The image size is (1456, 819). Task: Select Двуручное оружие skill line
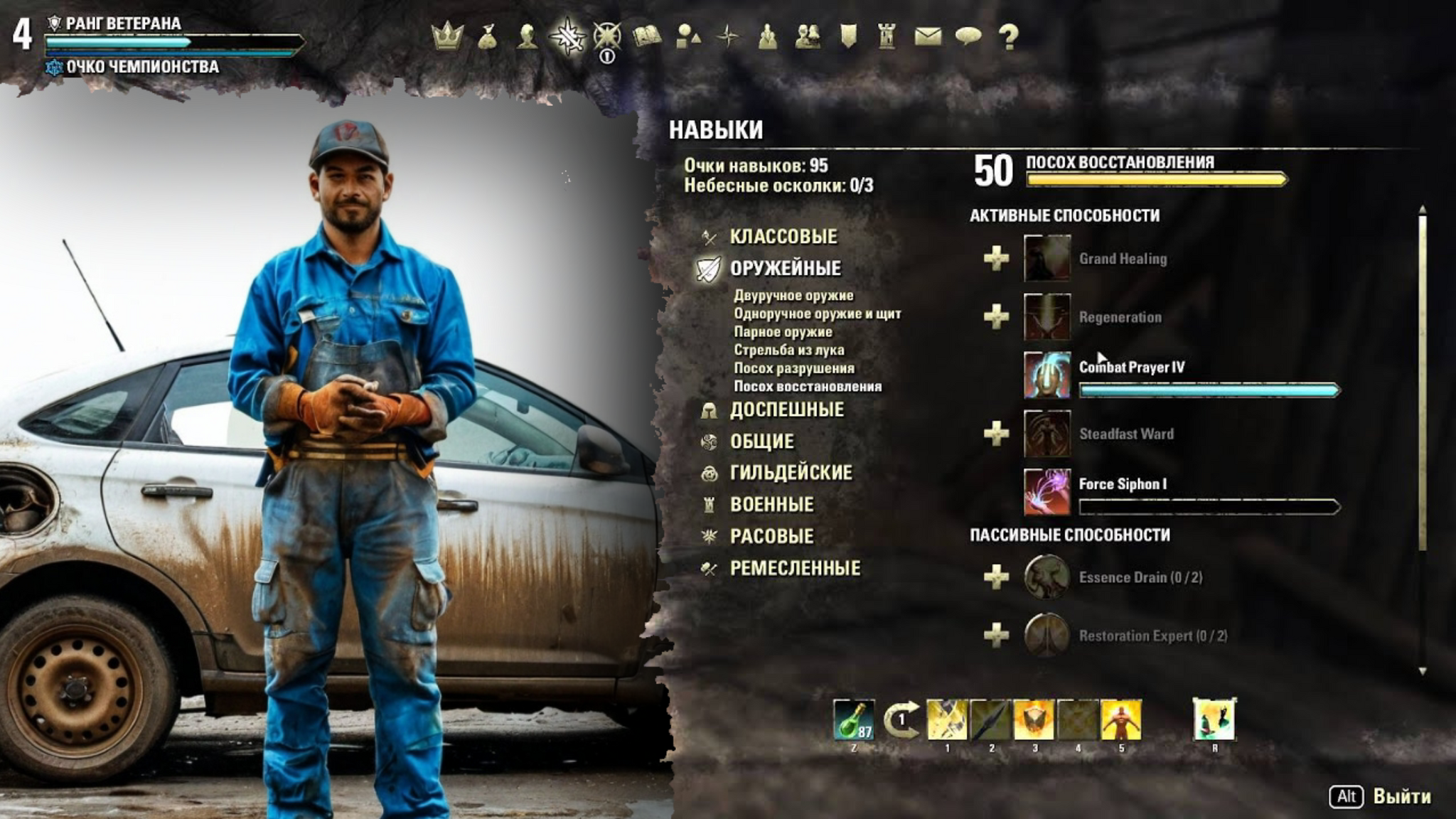pos(793,296)
